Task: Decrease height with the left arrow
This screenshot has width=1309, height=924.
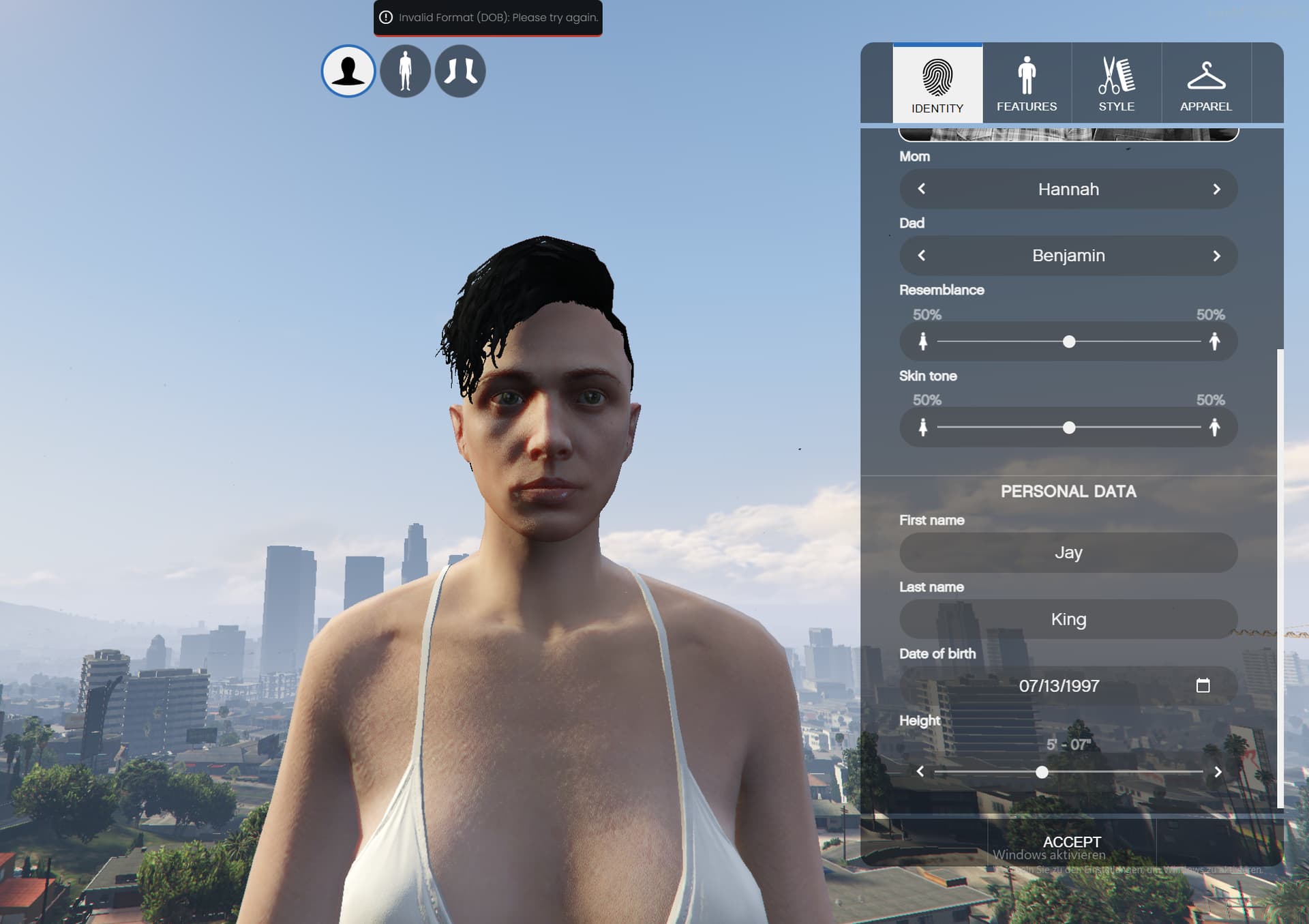Action: (920, 772)
